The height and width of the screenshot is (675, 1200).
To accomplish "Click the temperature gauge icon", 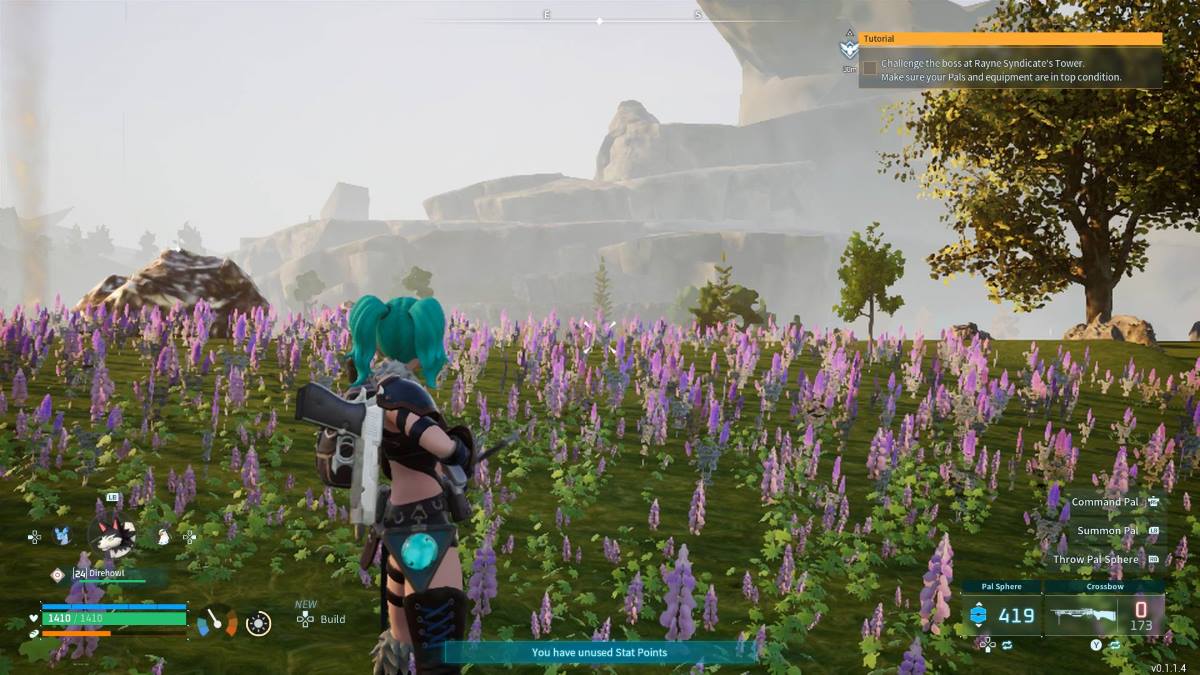I will (x=217, y=622).
